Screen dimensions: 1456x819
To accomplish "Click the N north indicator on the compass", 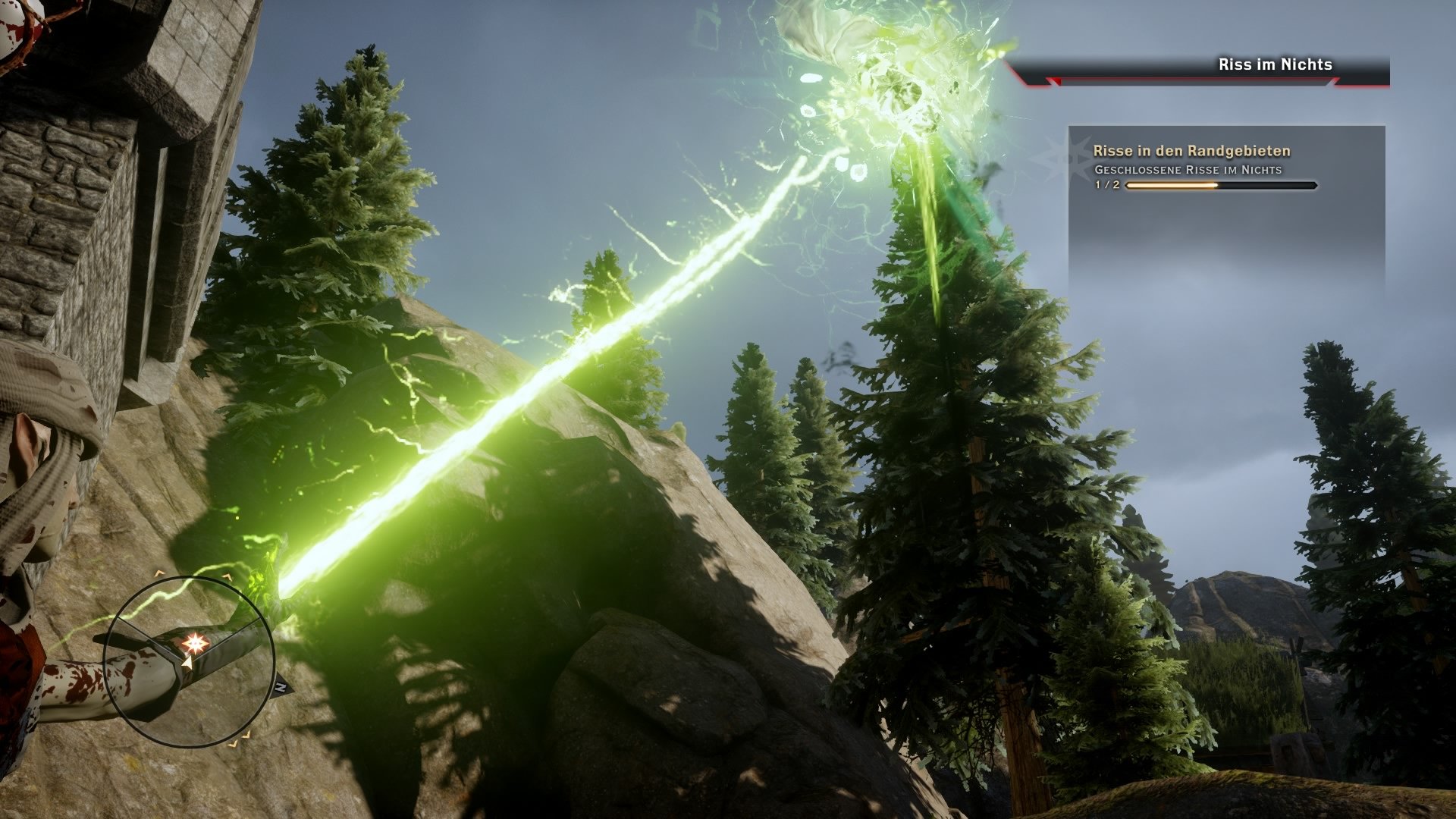I will click(x=280, y=686).
